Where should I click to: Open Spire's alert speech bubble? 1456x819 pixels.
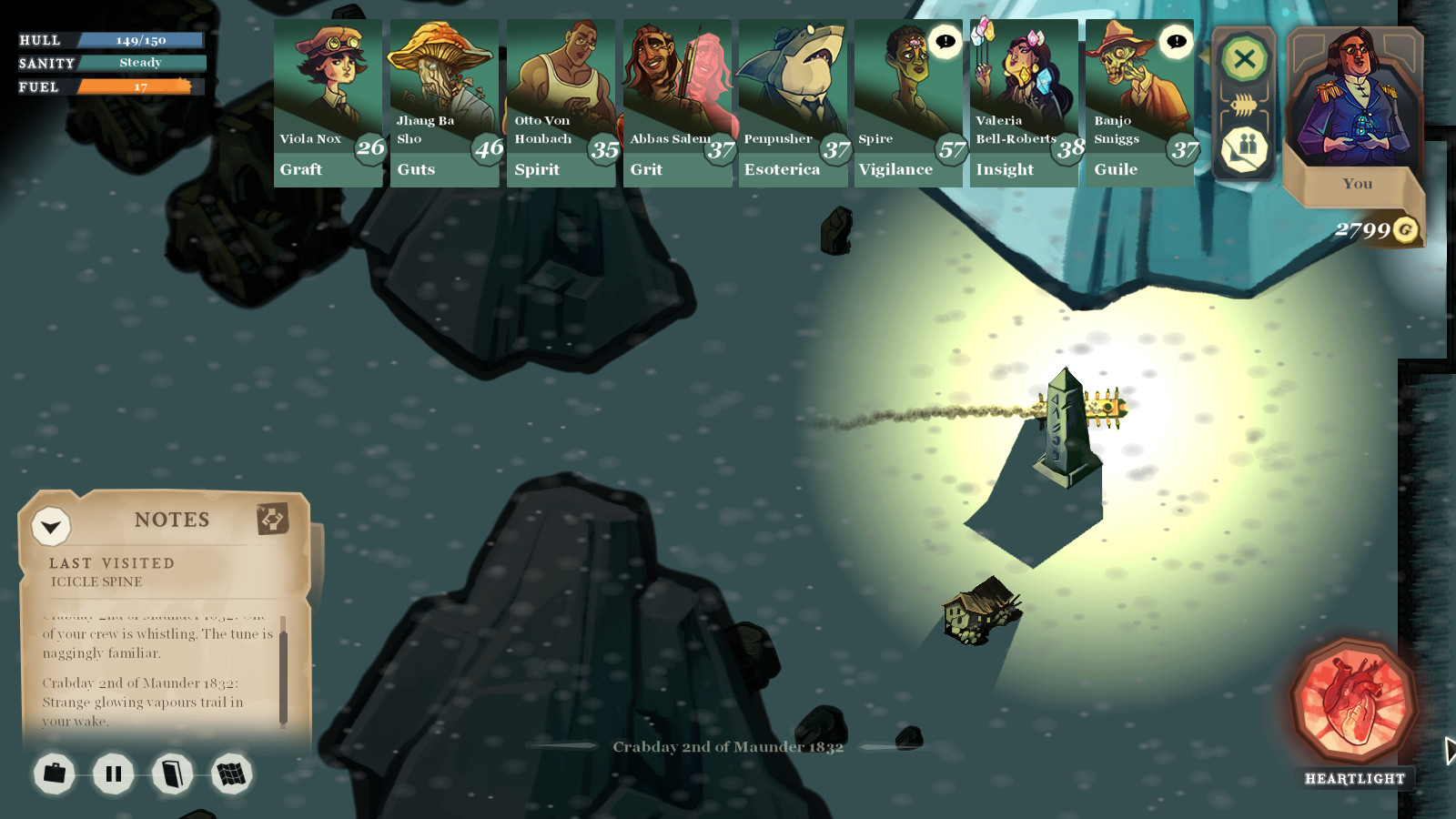tap(944, 40)
